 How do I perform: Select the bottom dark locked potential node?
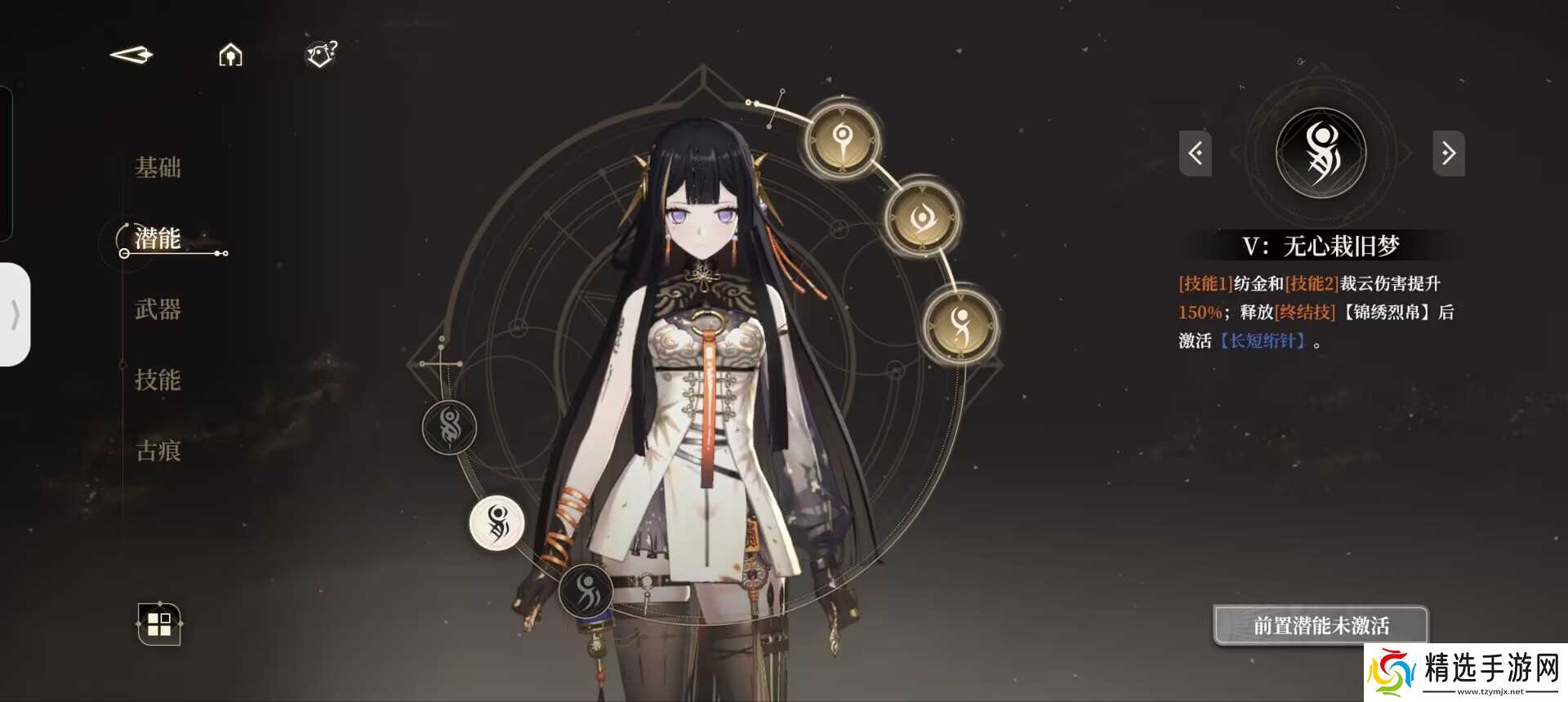tap(586, 590)
